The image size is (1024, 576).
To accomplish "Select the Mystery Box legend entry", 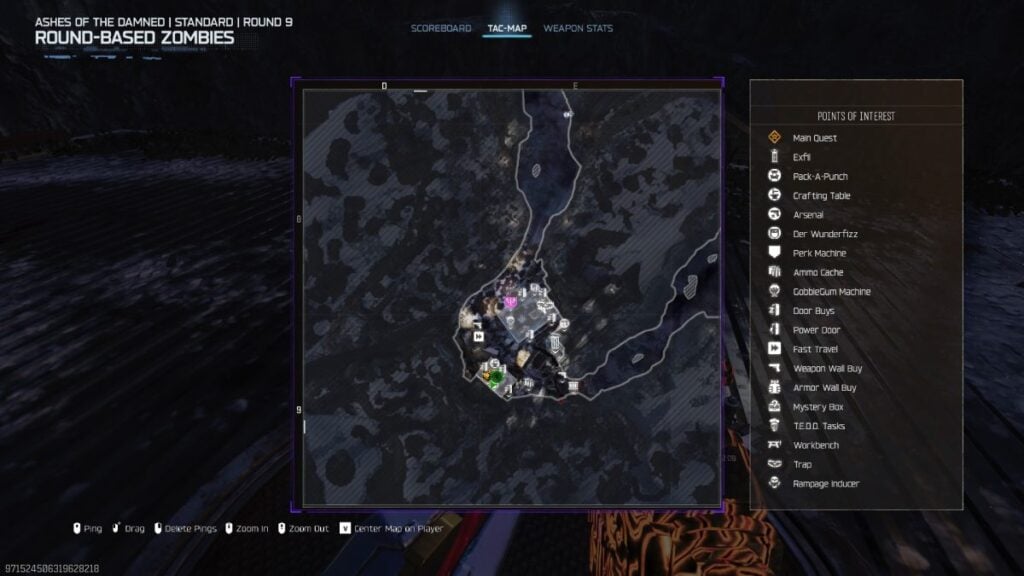I will [x=817, y=407].
